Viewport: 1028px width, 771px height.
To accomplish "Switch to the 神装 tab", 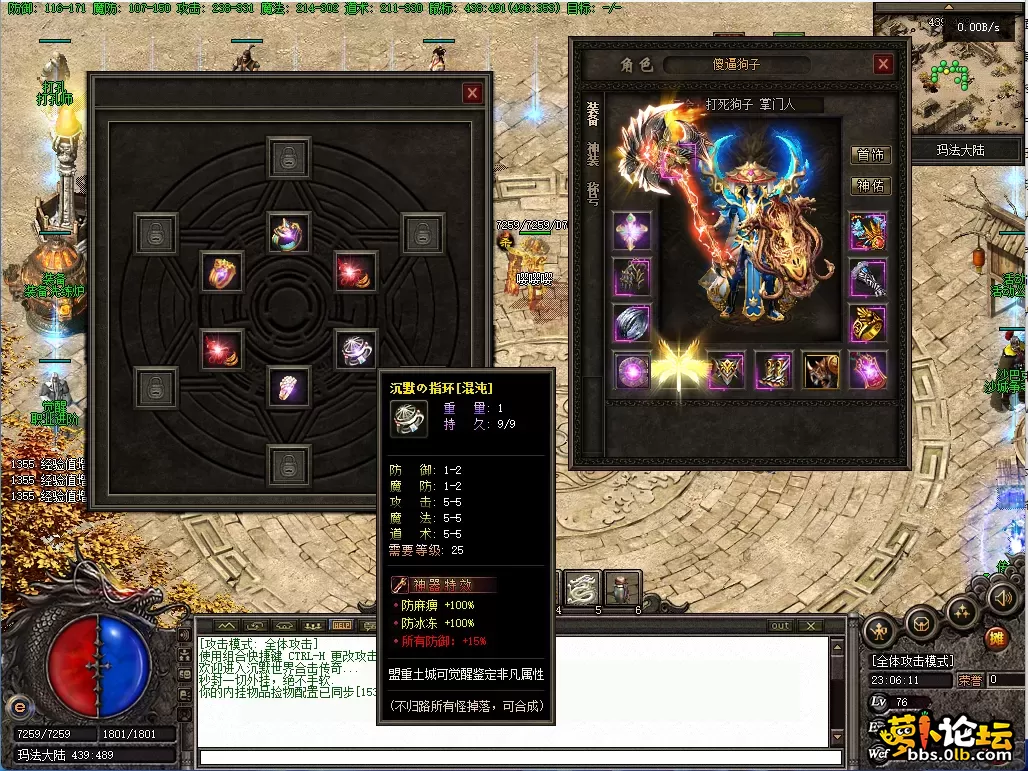I will [593, 153].
